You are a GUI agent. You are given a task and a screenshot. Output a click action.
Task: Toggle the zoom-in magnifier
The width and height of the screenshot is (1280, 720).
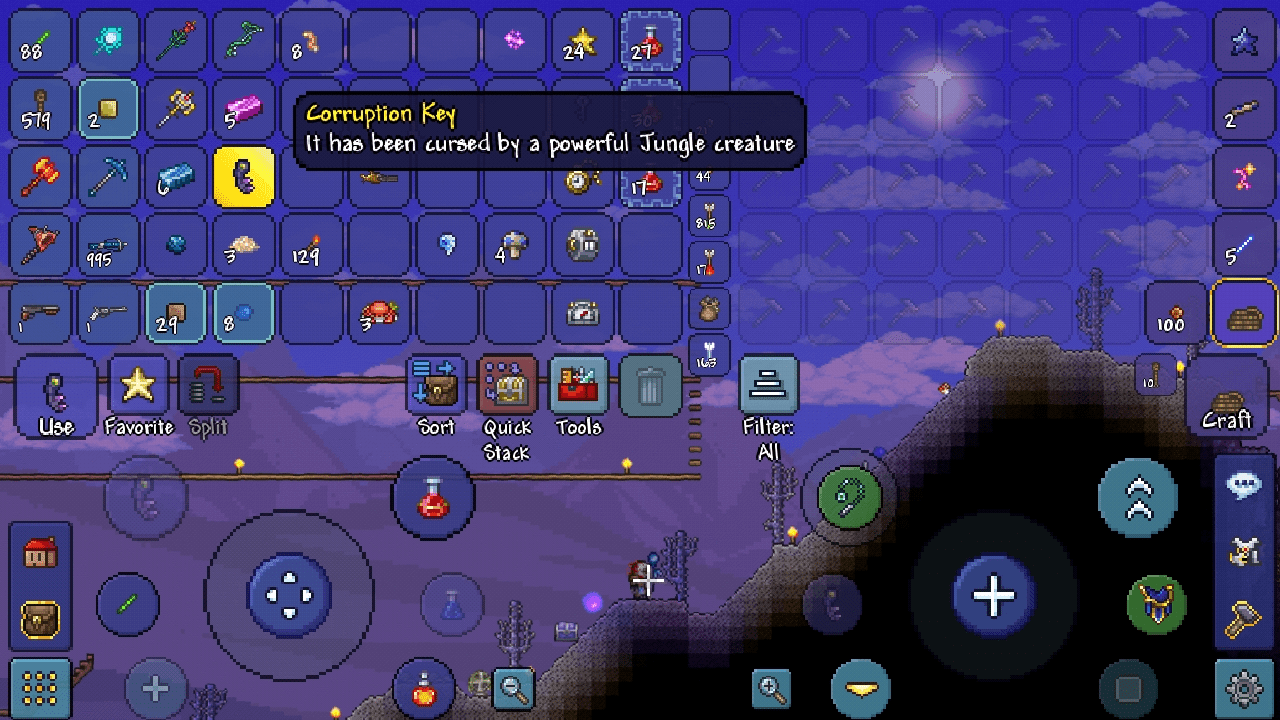[771, 688]
